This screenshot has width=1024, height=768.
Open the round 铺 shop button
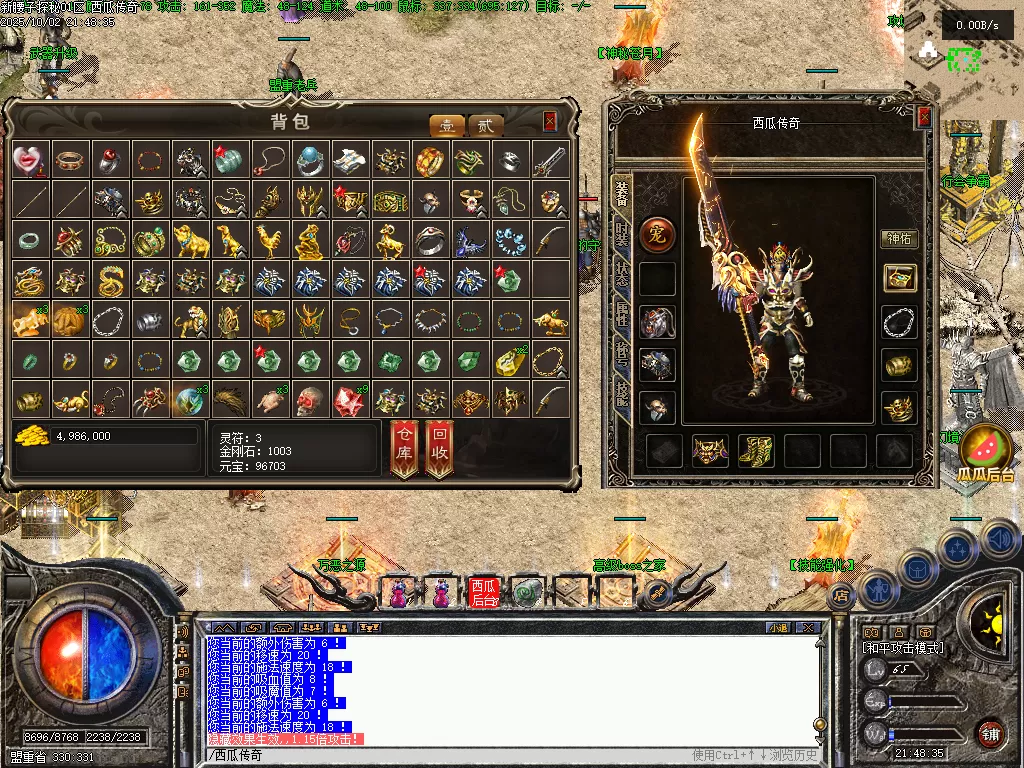(989, 733)
